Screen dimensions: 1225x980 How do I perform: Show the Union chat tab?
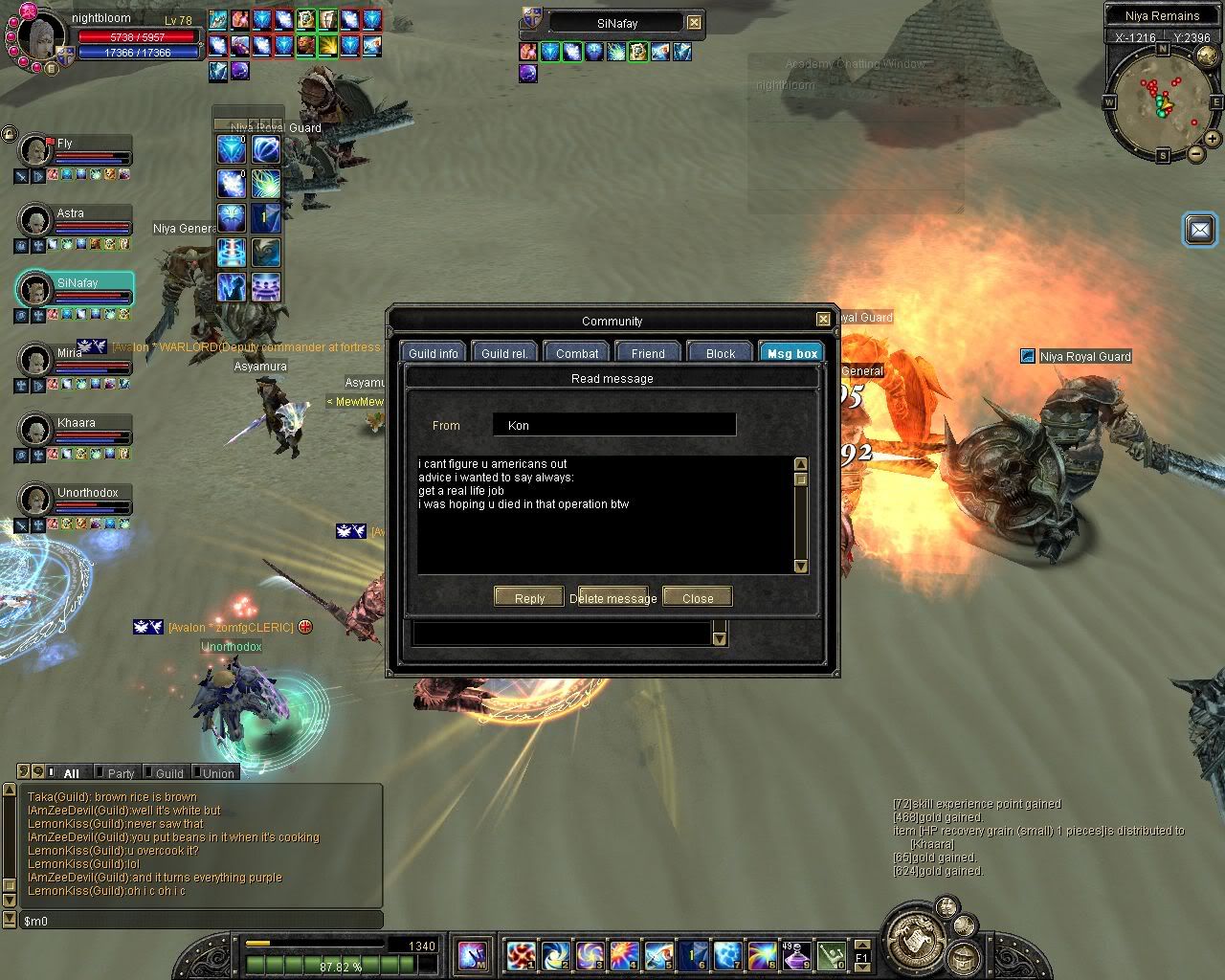(x=217, y=773)
